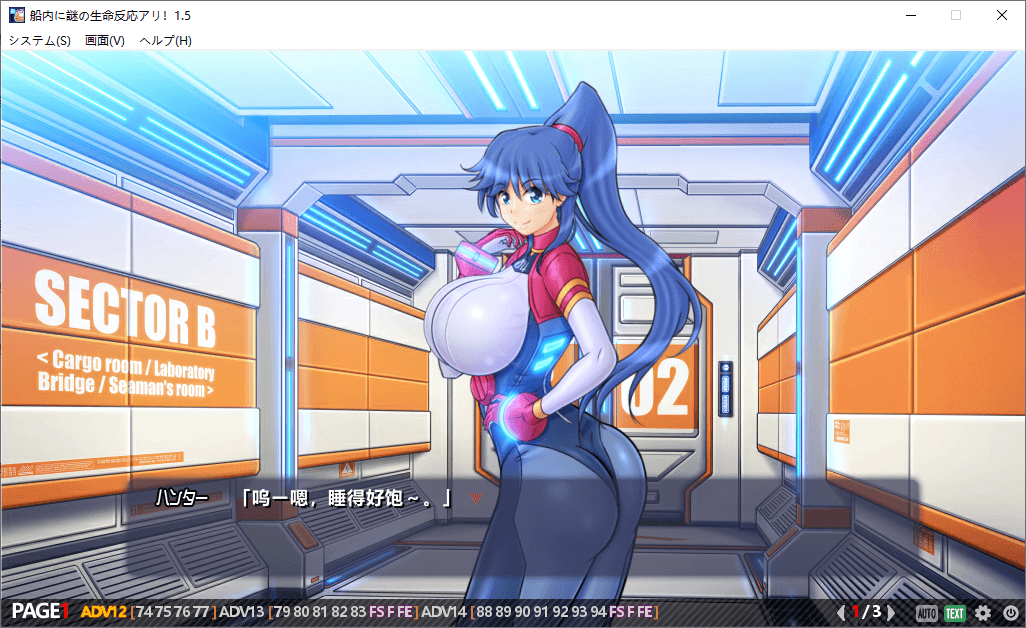The width and height of the screenshot is (1026, 628).
Task: Jump to the ADV12 section
Action: (x=103, y=612)
